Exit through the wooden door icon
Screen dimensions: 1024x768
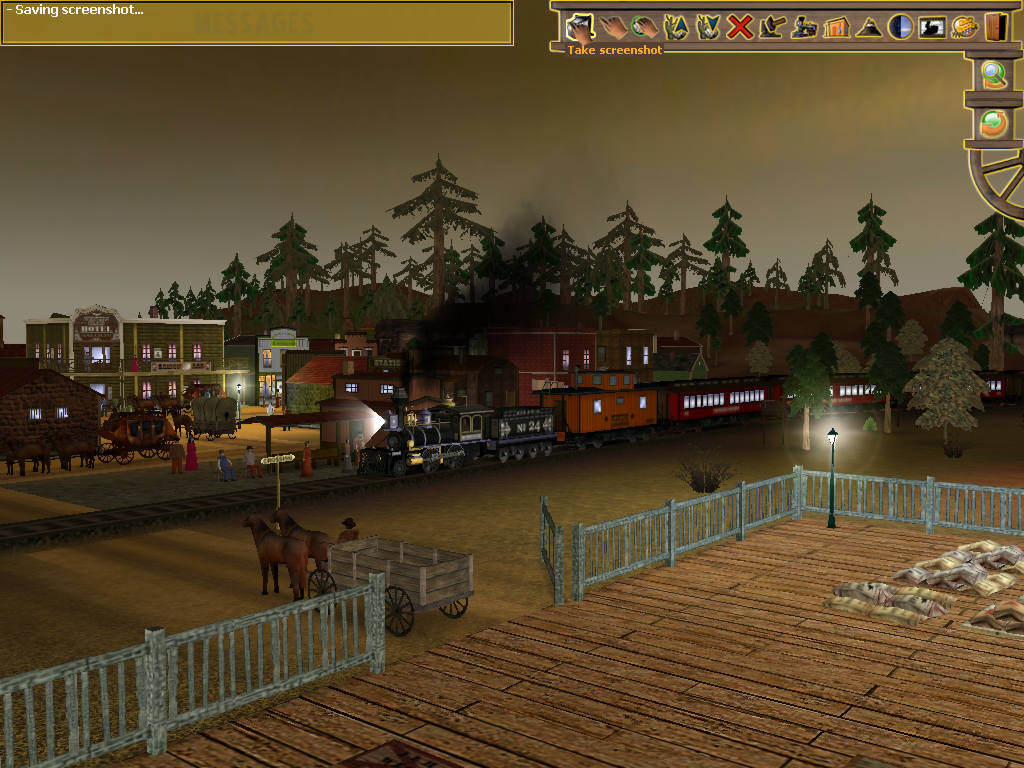pyautogui.click(x=995, y=26)
